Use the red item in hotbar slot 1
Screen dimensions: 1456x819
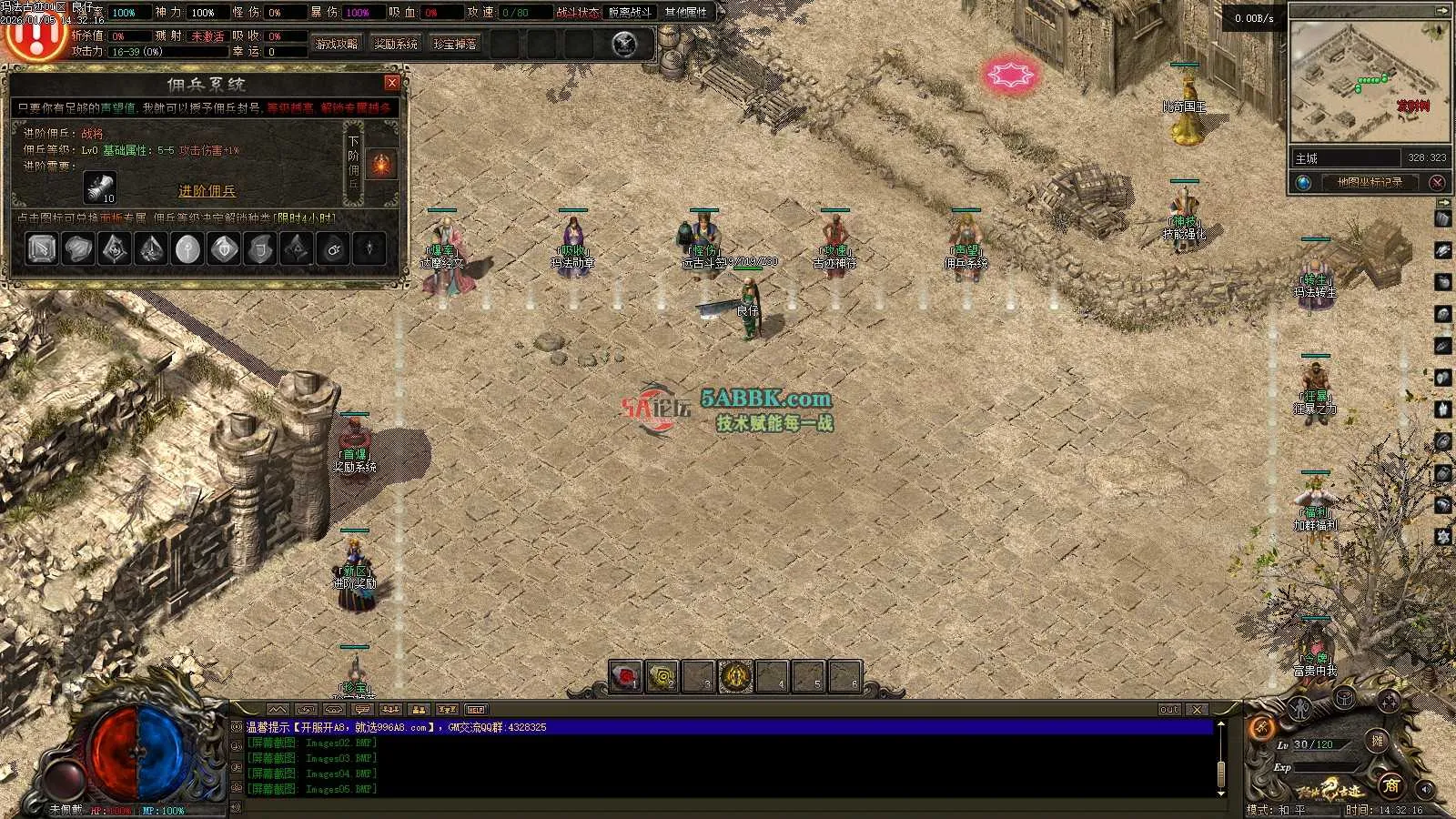[625, 676]
